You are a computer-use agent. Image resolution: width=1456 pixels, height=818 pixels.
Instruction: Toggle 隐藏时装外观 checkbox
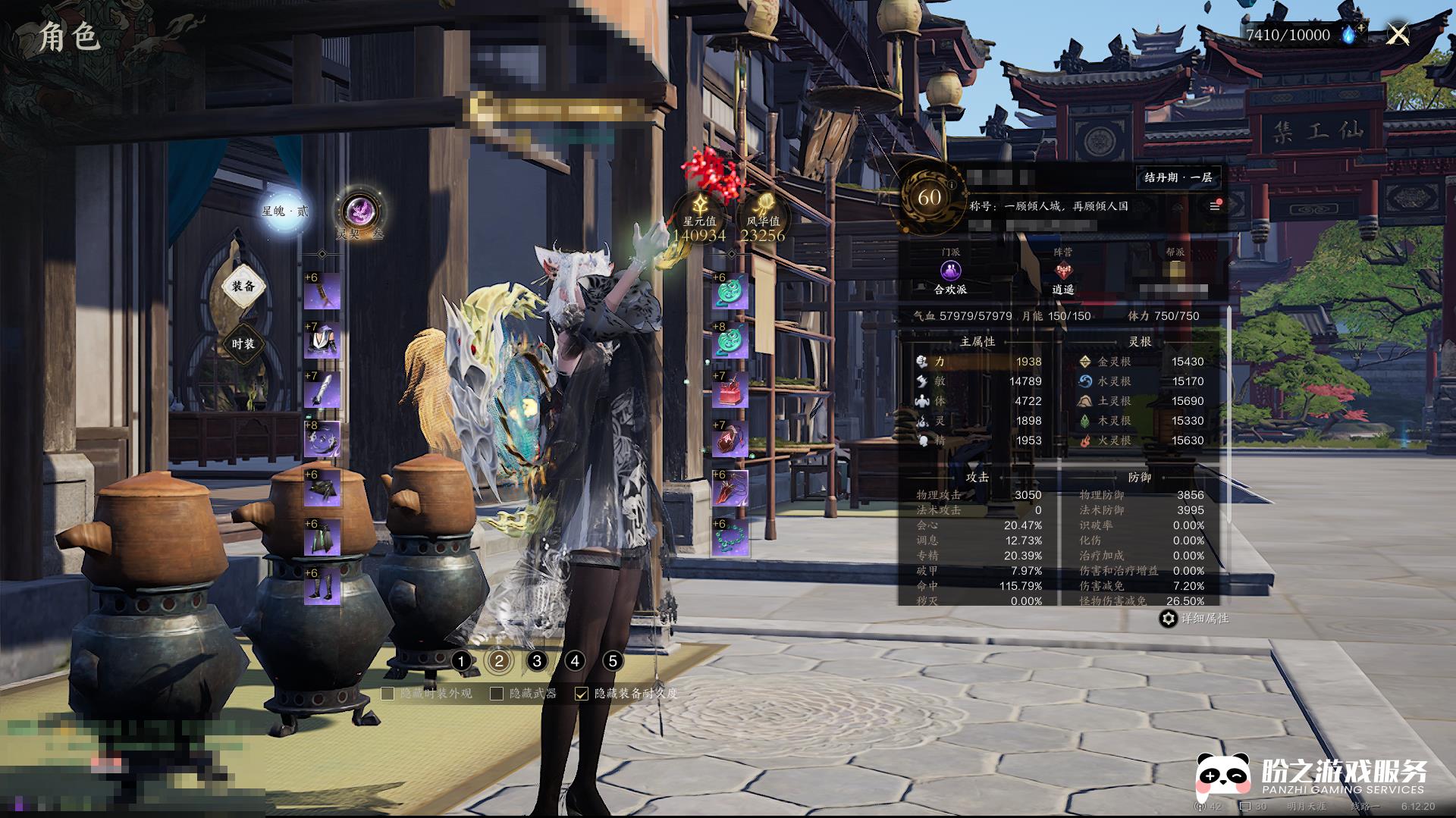tap(388, 694)
